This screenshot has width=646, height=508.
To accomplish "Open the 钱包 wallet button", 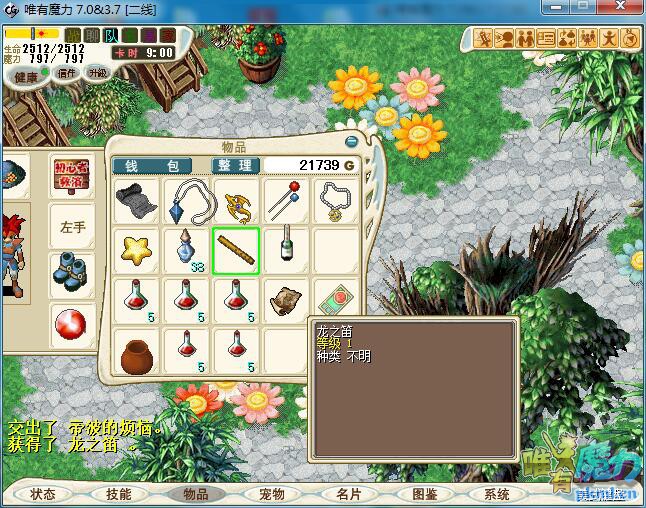I will coord(151,165).
